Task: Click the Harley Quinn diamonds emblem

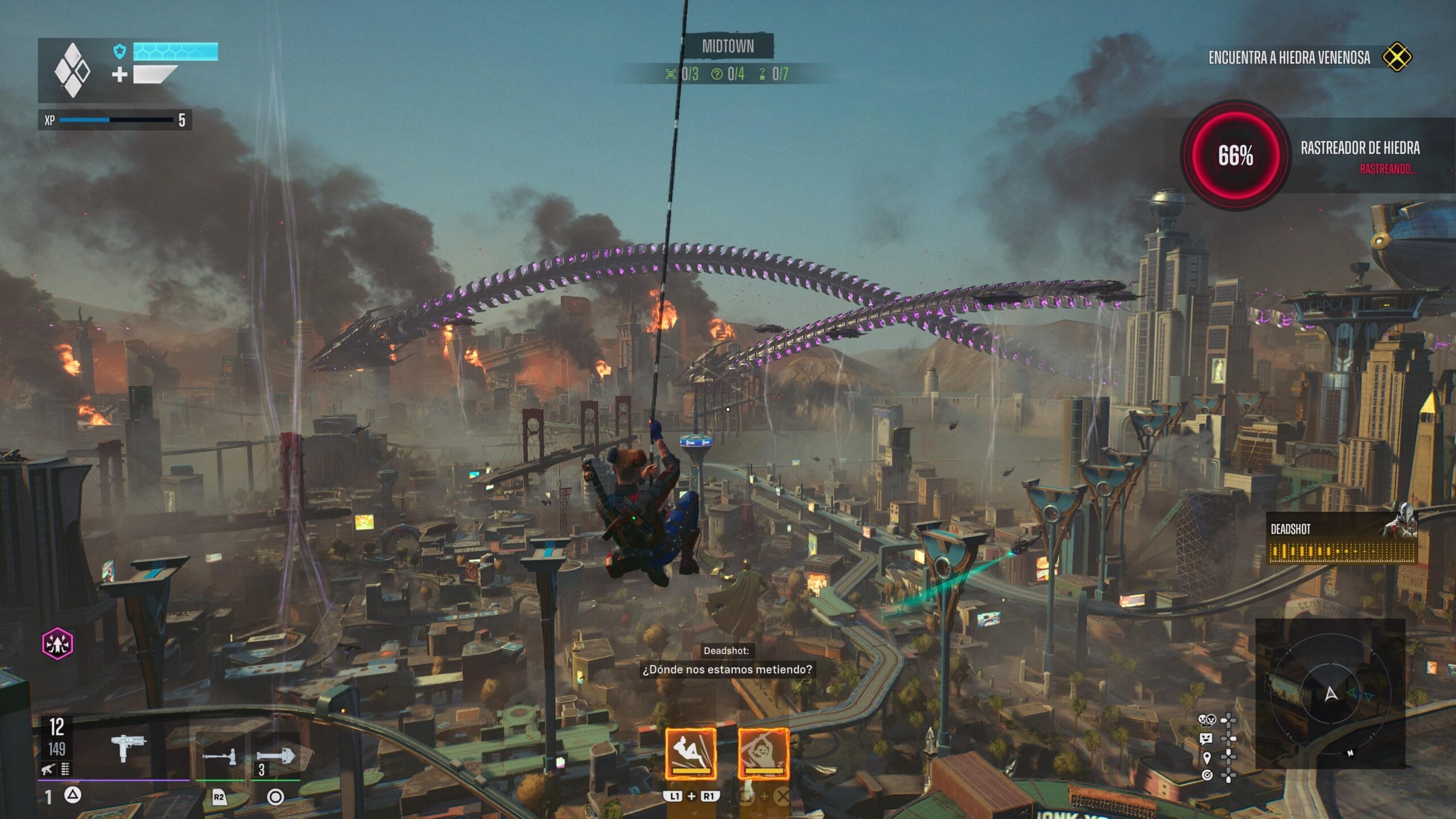Action: pyautogui.click(x=72, y=70)
